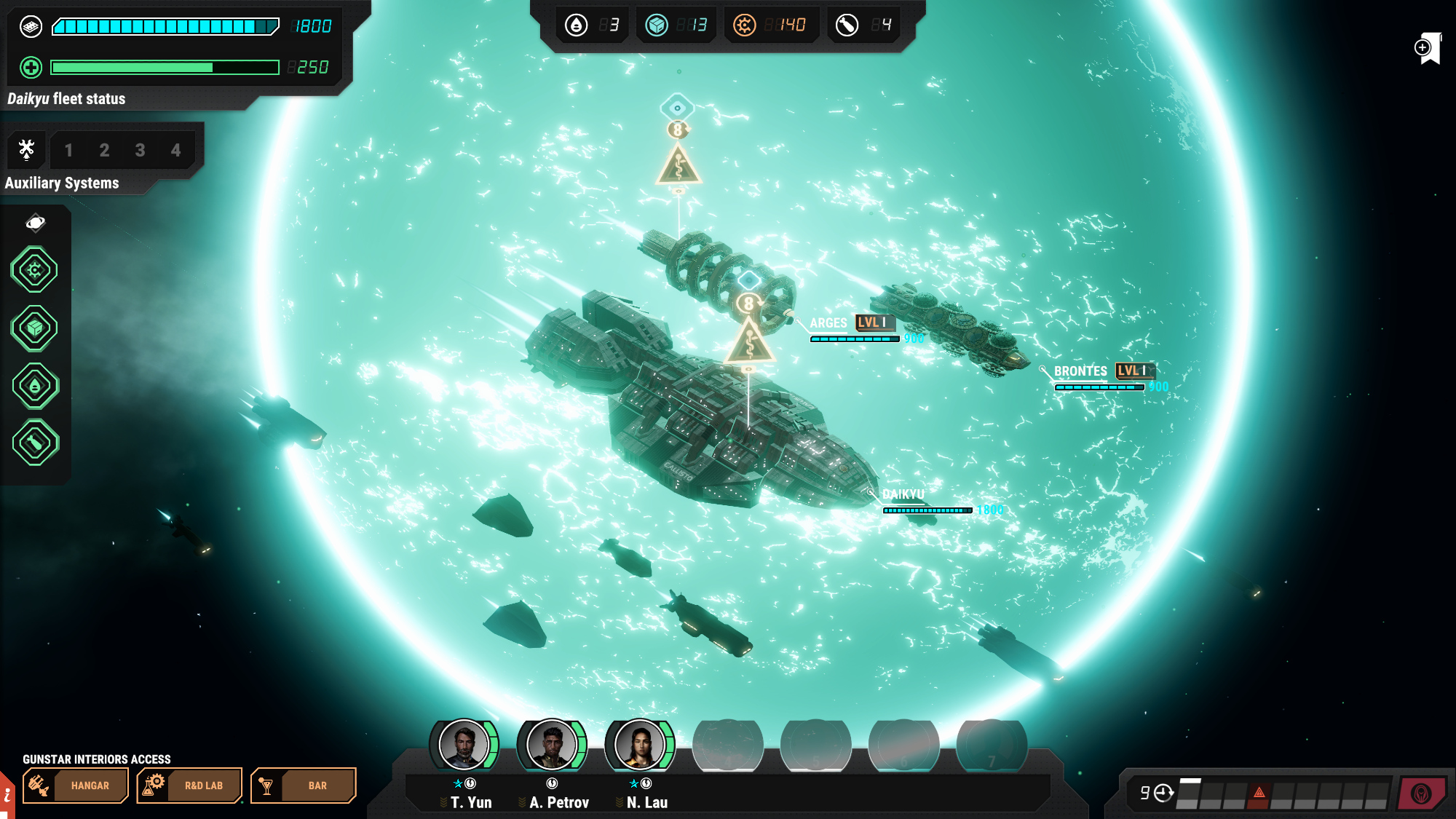Activate the droplet hexagon sidebar button
This screenshot has height=819, width=1456.
pyautogui.click(x=35, y=386)
